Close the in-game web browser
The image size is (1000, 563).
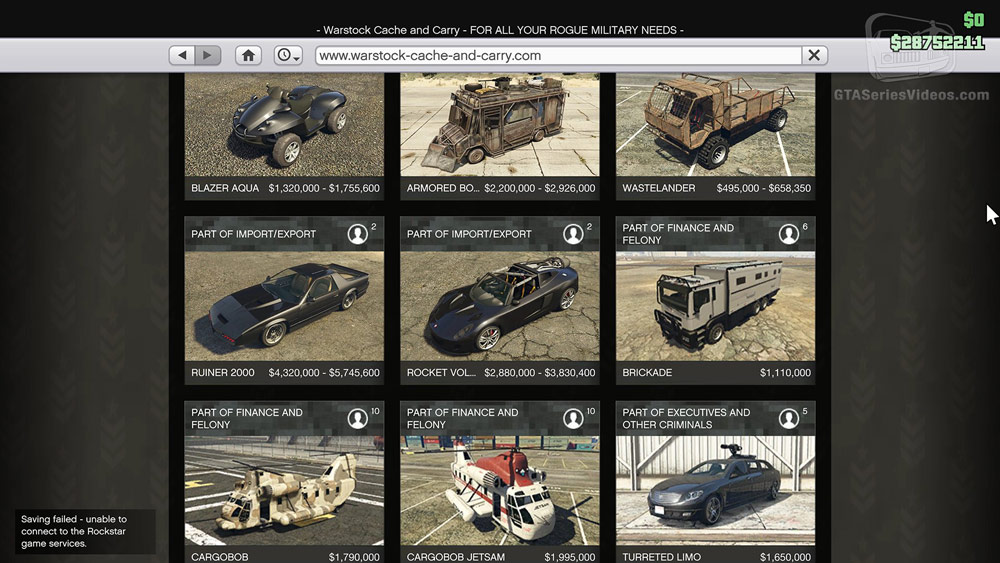tap(814, 56)
